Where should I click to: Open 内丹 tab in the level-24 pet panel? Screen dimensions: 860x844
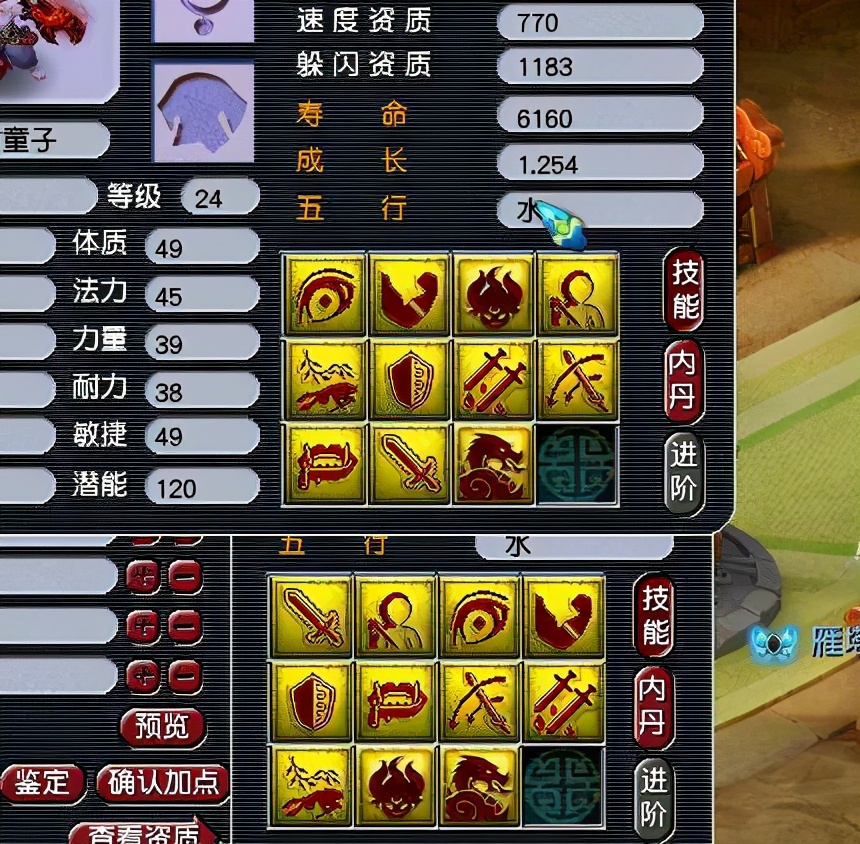coord(685,380)
